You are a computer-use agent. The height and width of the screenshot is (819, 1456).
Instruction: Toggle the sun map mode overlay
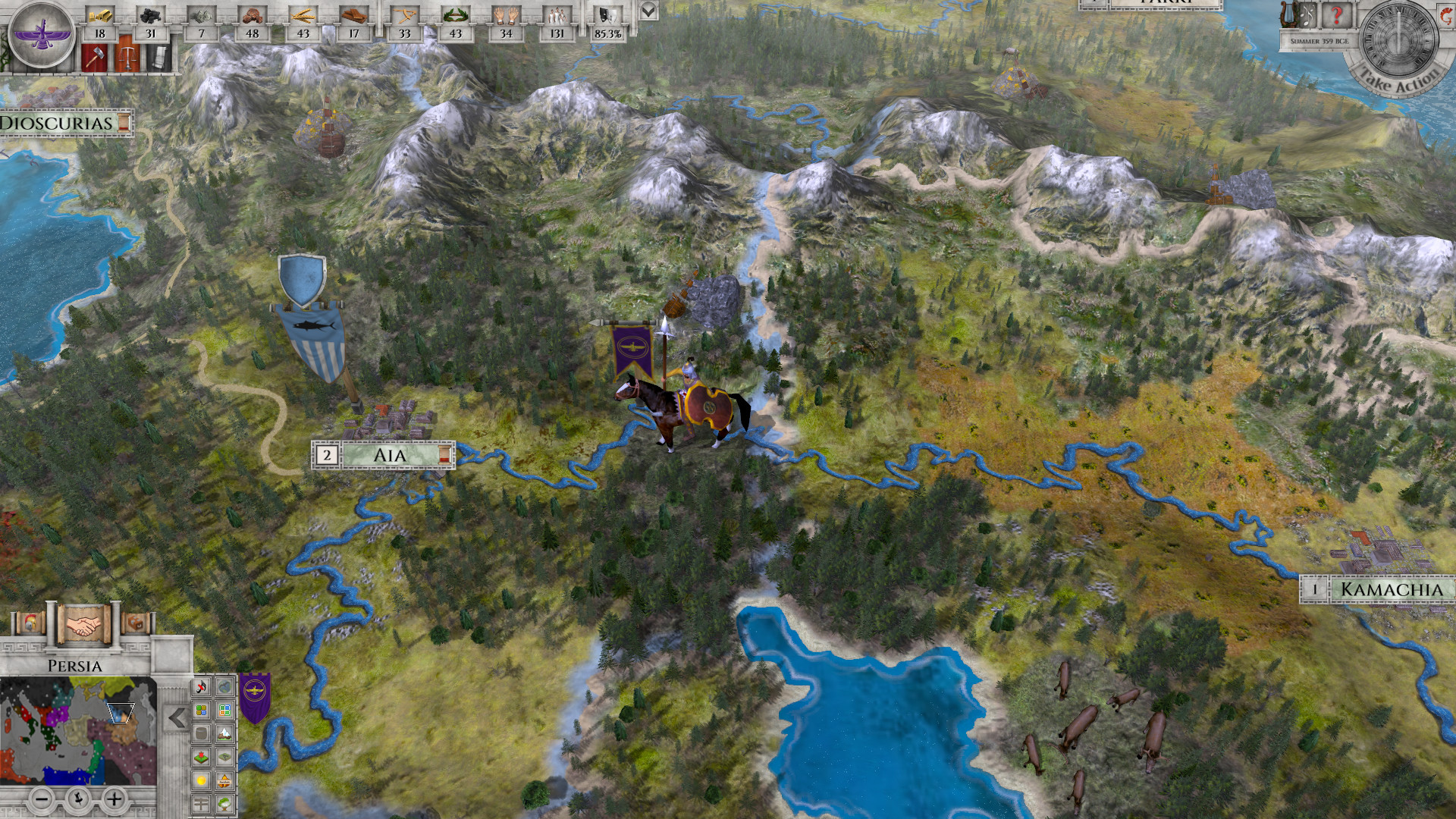(x=200, y=780)
